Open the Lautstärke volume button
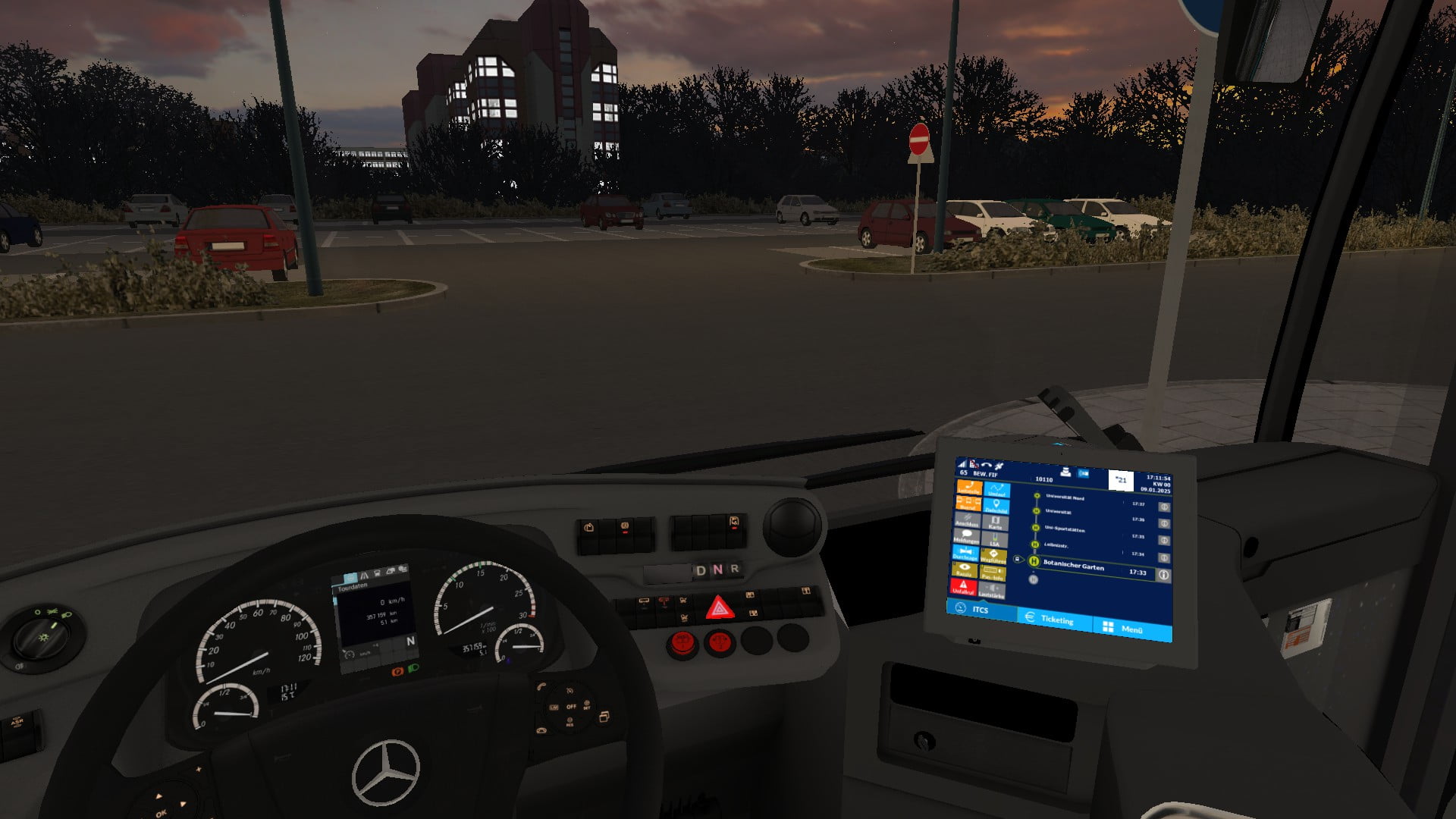1456x819 pixels. (x=992, y=591)
